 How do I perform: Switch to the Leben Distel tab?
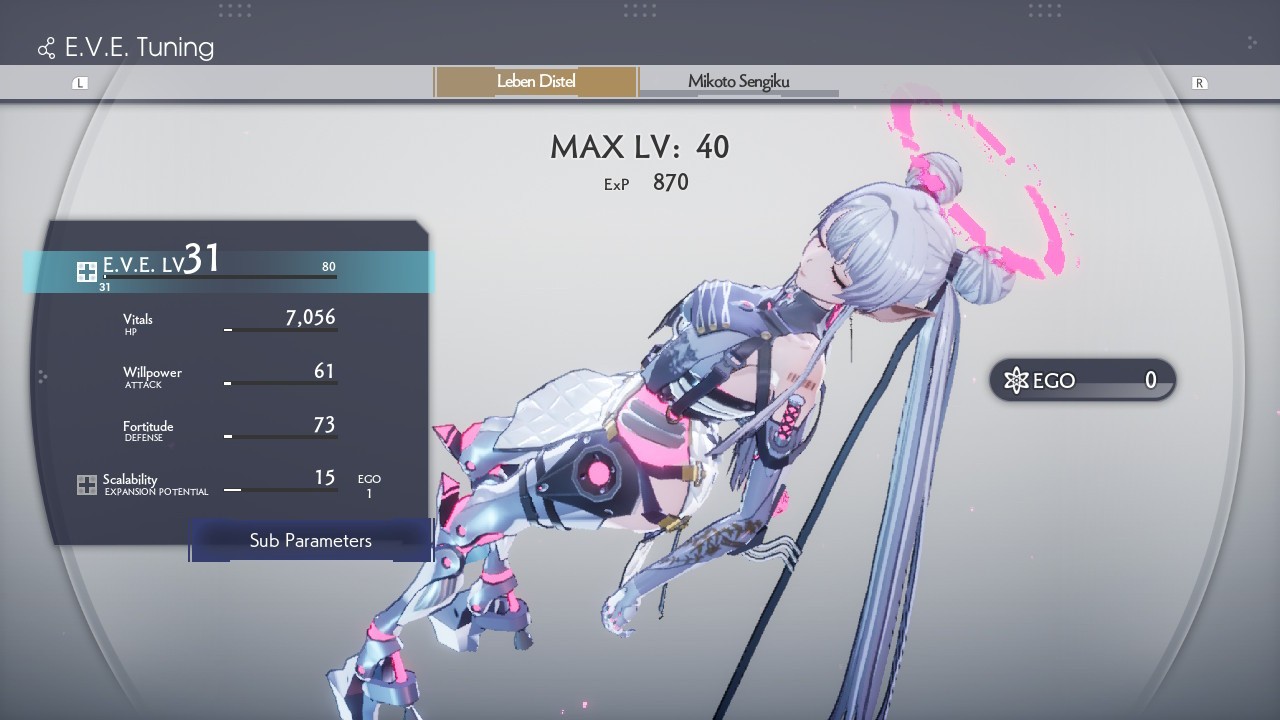tap(536, 82)
